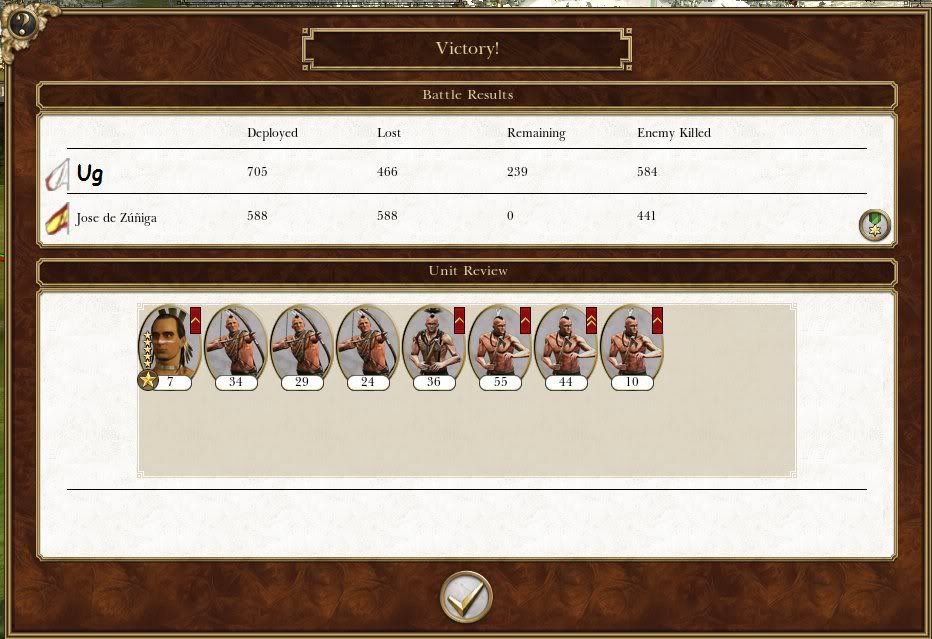Select the warrior unit card with 36 men

pos(433,345)
